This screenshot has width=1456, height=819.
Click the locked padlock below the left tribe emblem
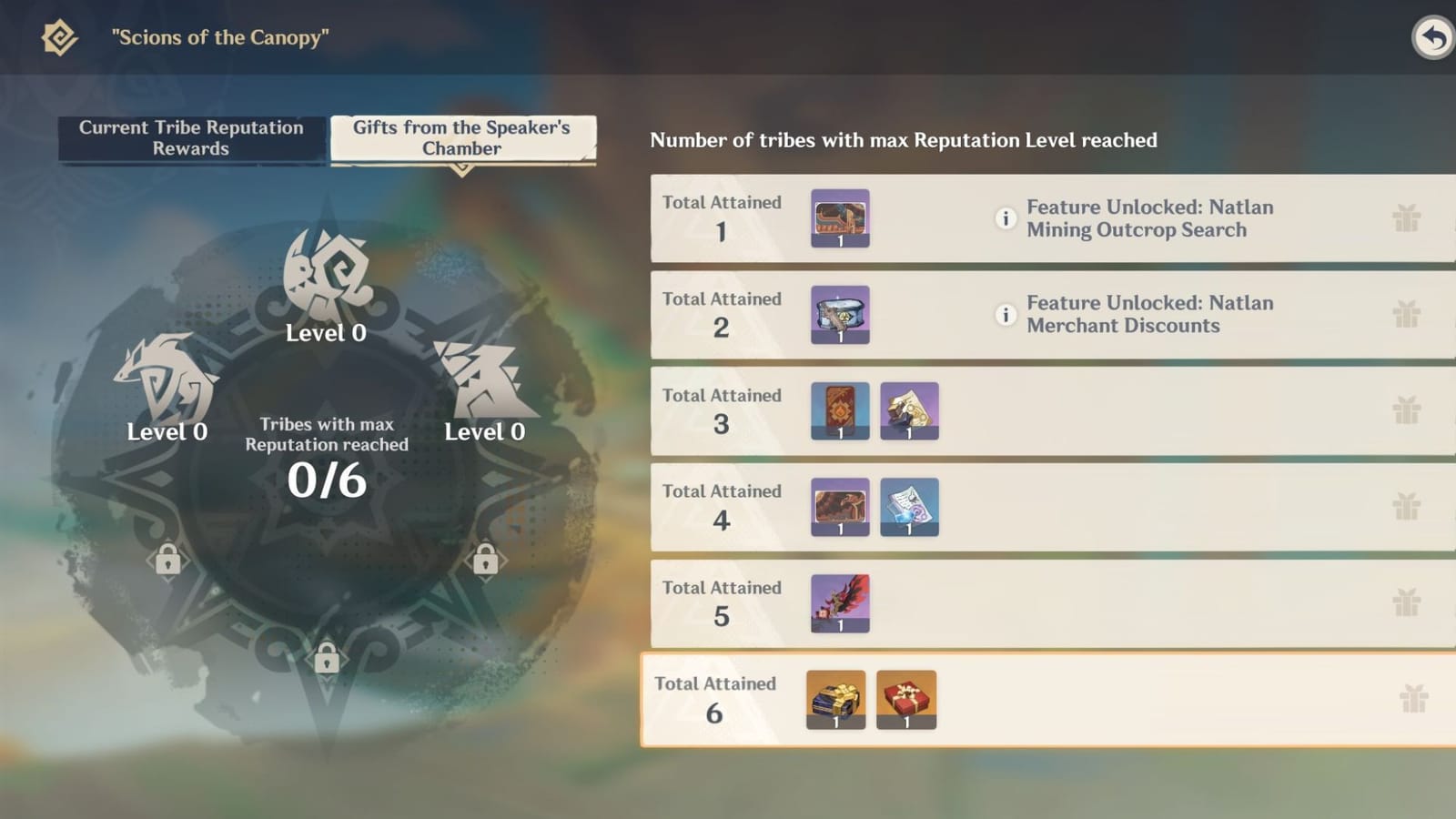(168, 559)
